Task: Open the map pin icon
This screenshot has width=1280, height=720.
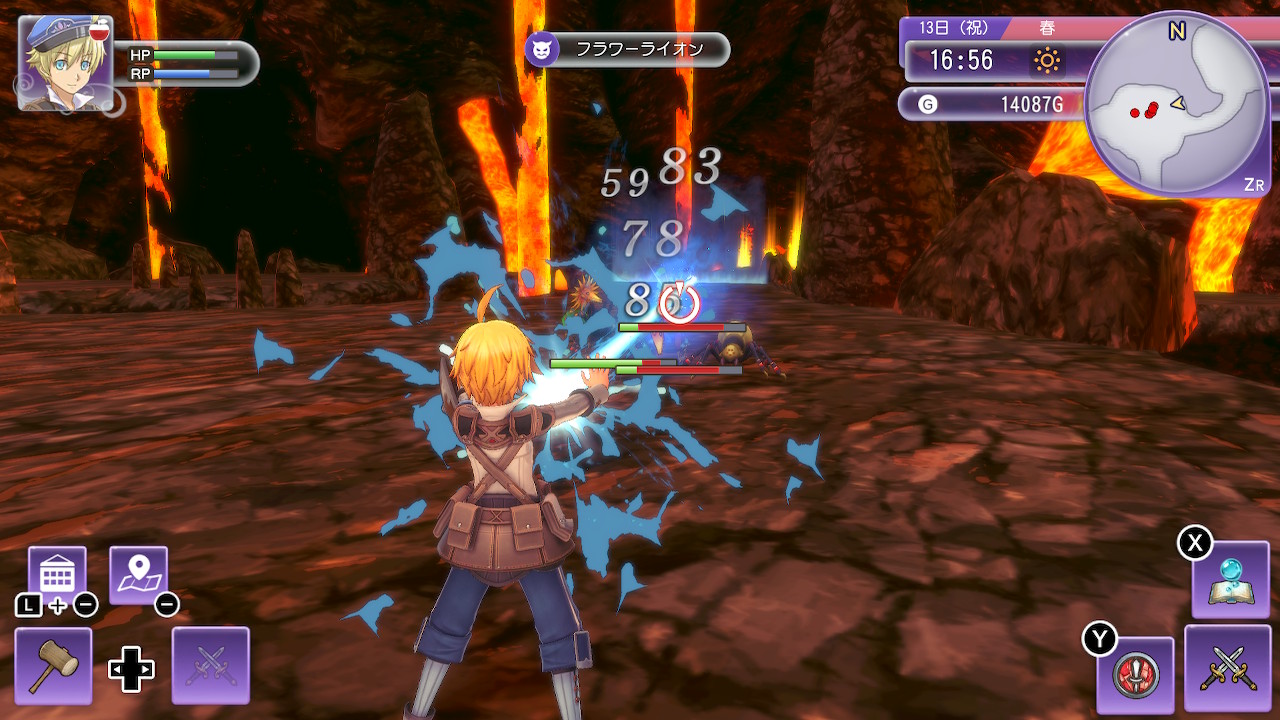Action: click(138, 575)
